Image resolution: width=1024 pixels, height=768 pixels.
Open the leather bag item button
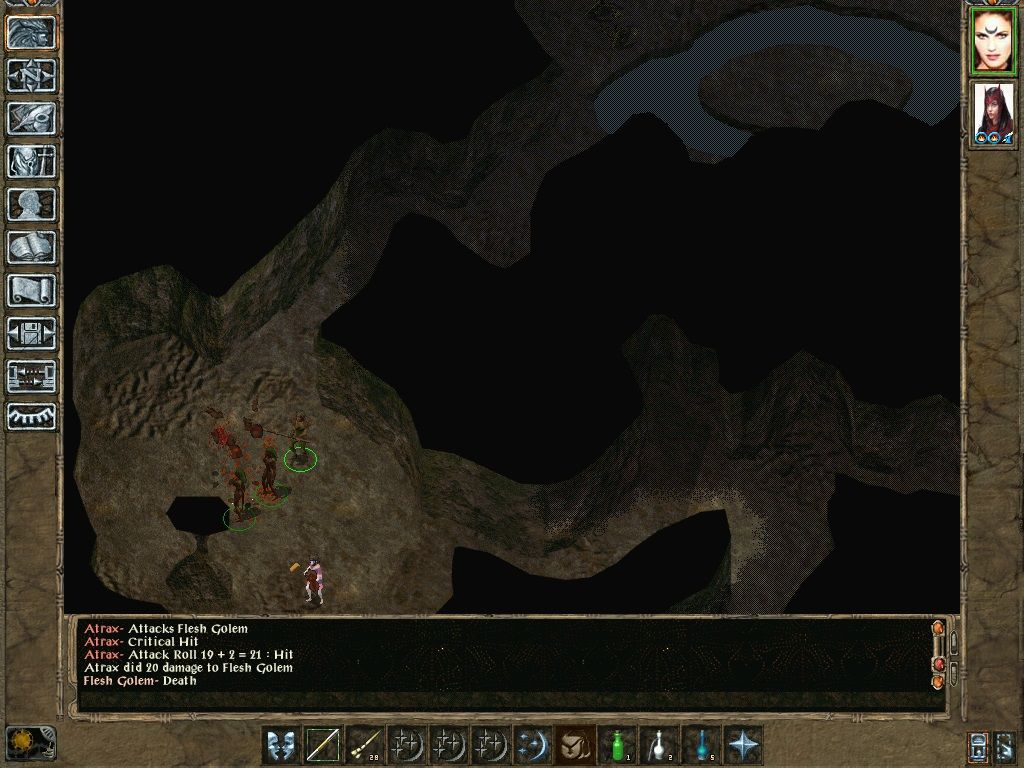574,745
